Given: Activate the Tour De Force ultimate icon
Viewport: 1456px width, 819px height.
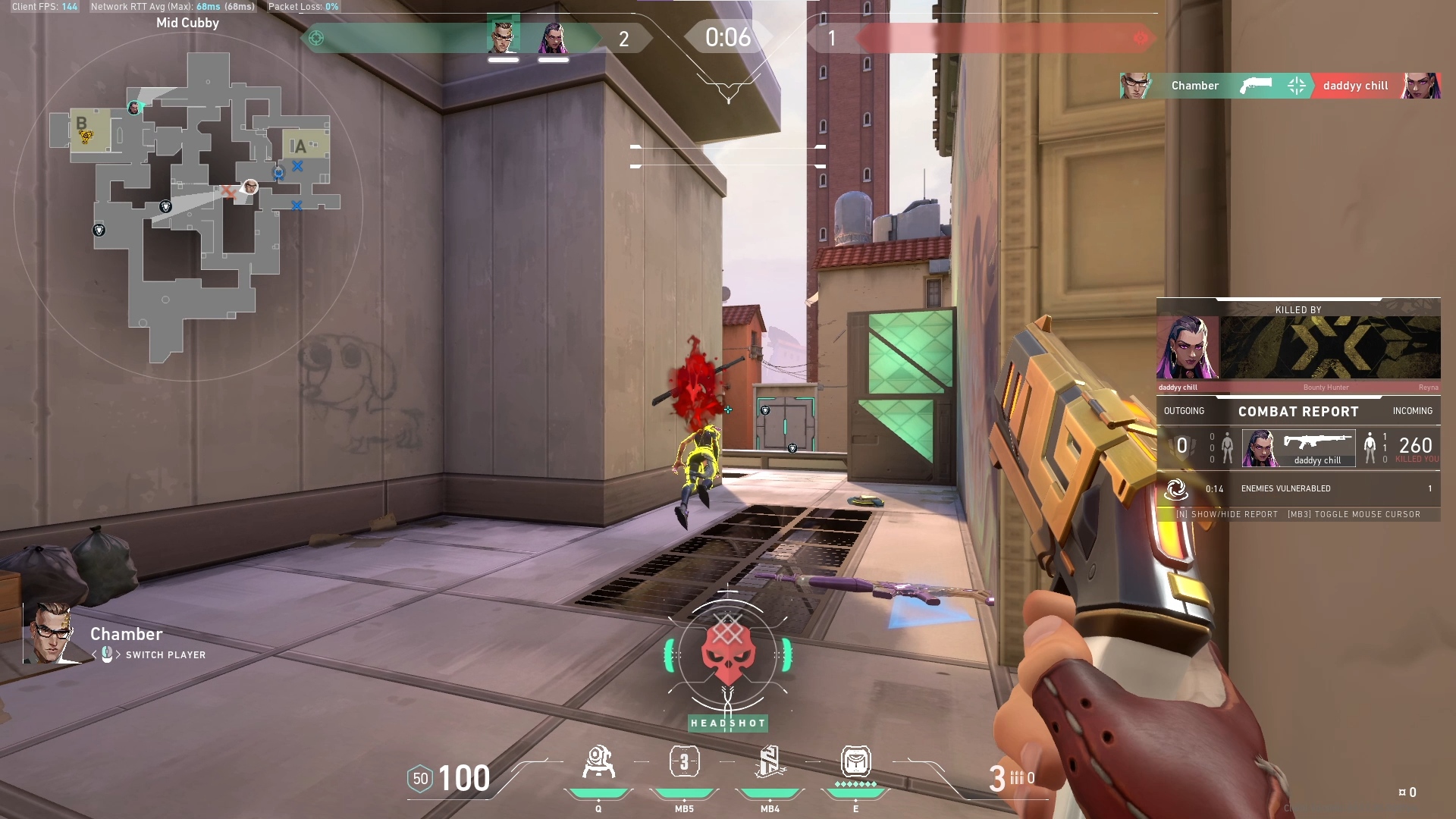Looking at the screenshot, I should 855,761.
